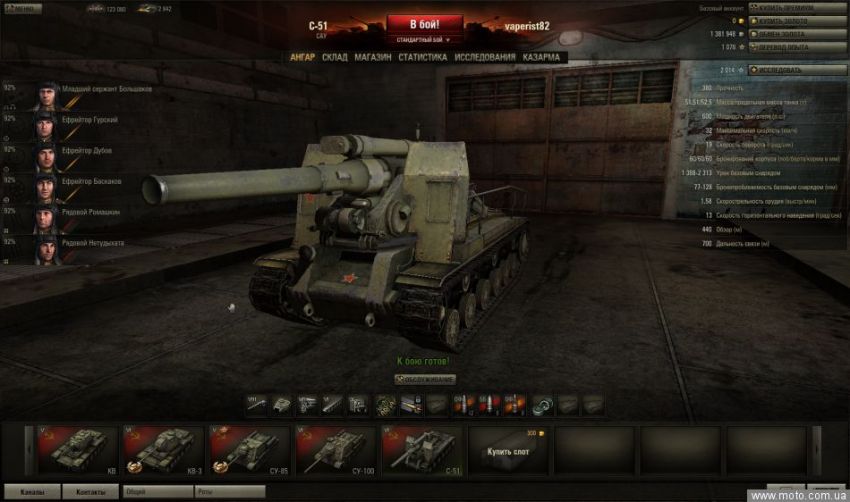The height and width of the screenshot is (502, 850).
Task: Open the Каналы chat channels button
Action: tap(31, 492)
